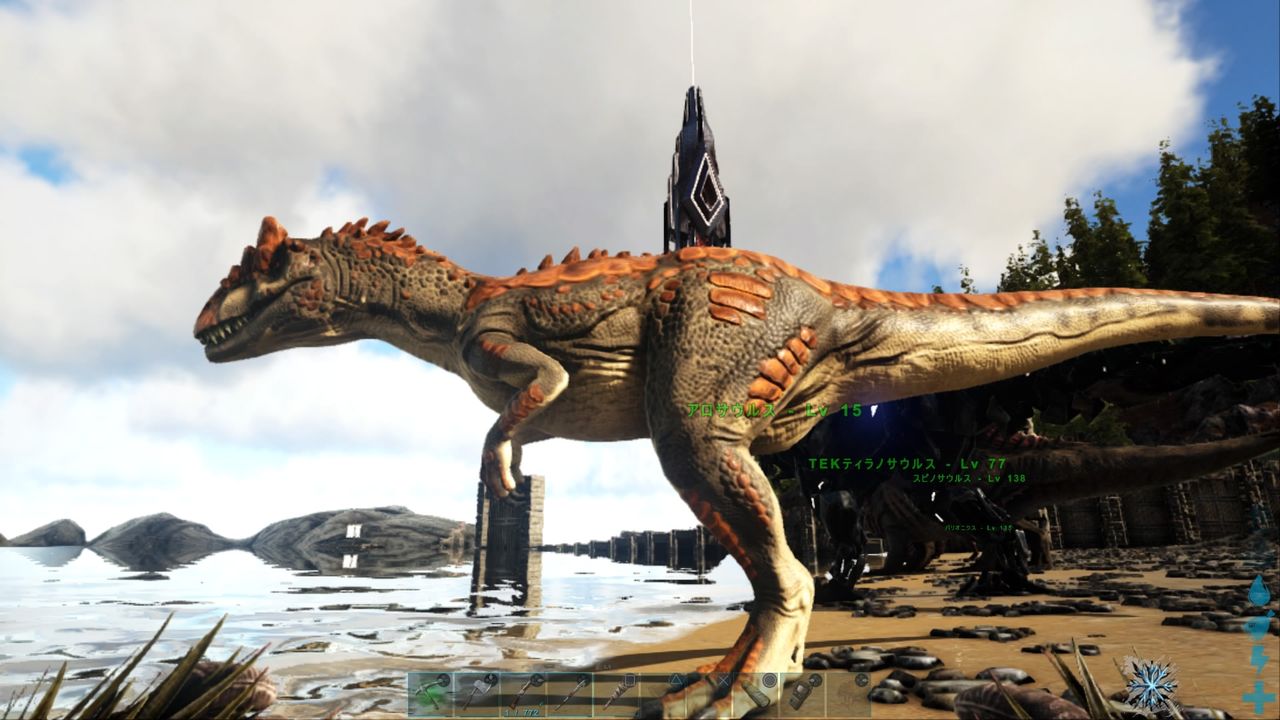The height and width of the screenshot is (720, 1280).
Task: Select the metal pick in the first hotbar slot
Action: coord(433,690)
